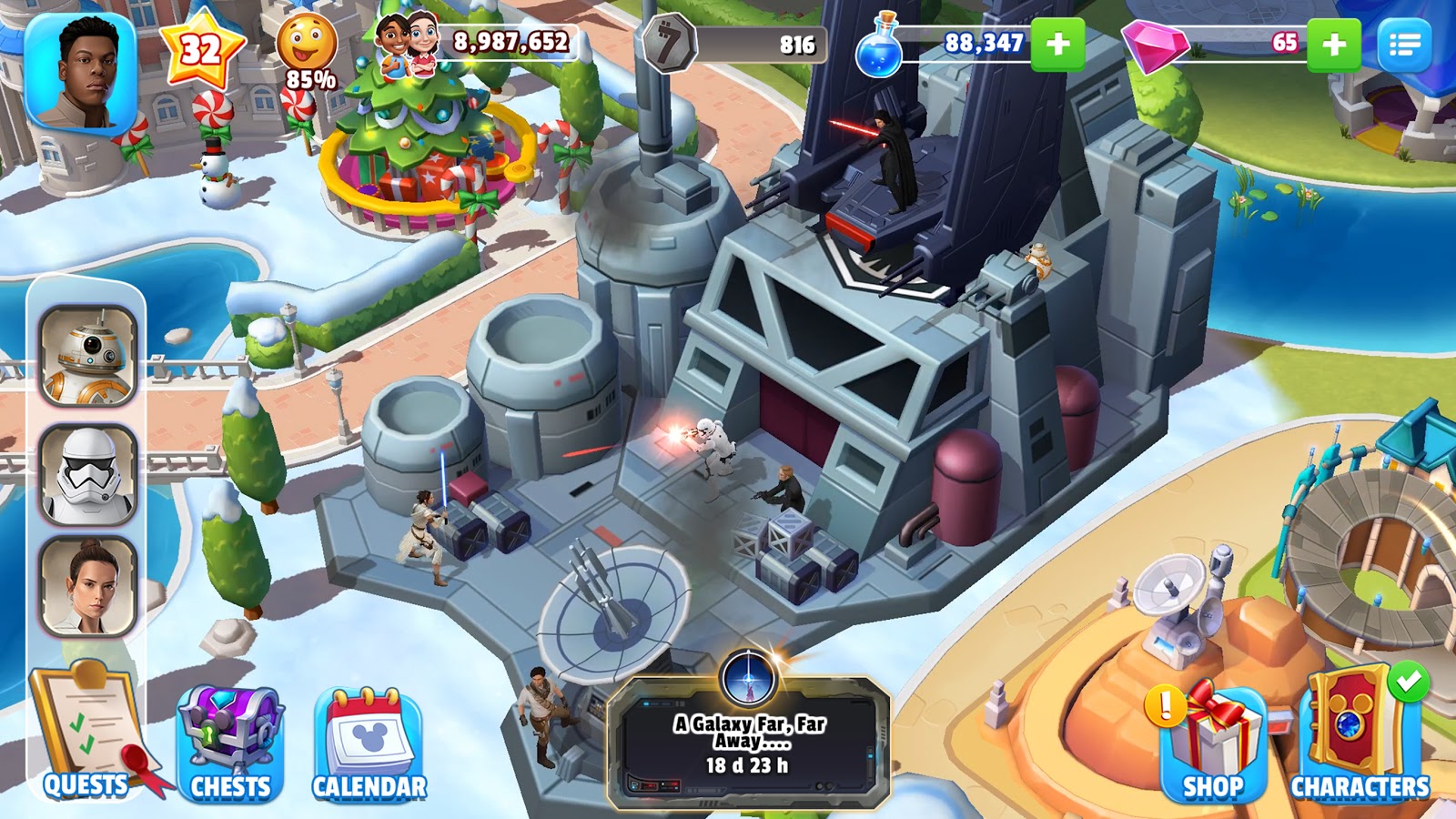Select the Rey character portrait

pyautogui.click(x=87, y=587)
